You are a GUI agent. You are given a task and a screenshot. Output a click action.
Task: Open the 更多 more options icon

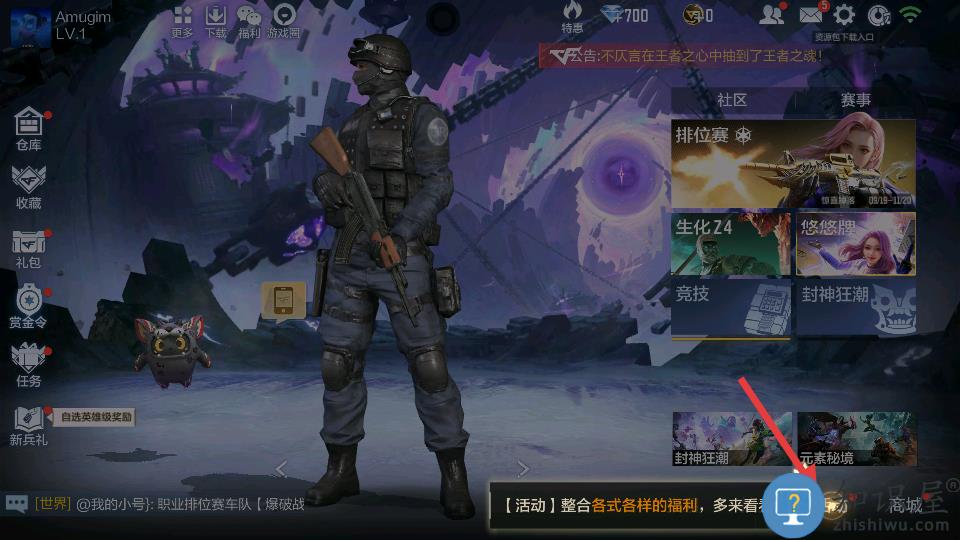[182, 20]
